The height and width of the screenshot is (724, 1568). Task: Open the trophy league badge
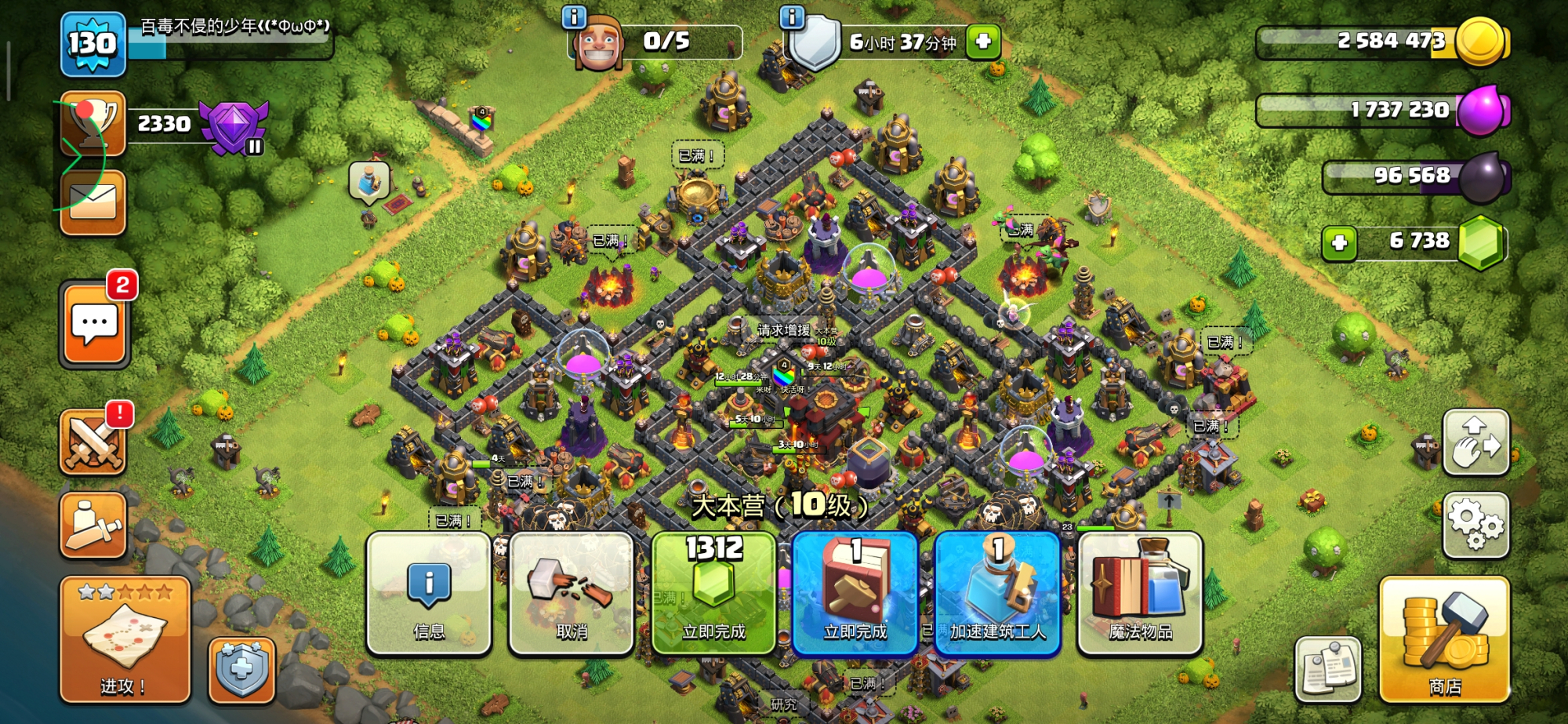tap(234, 126)
